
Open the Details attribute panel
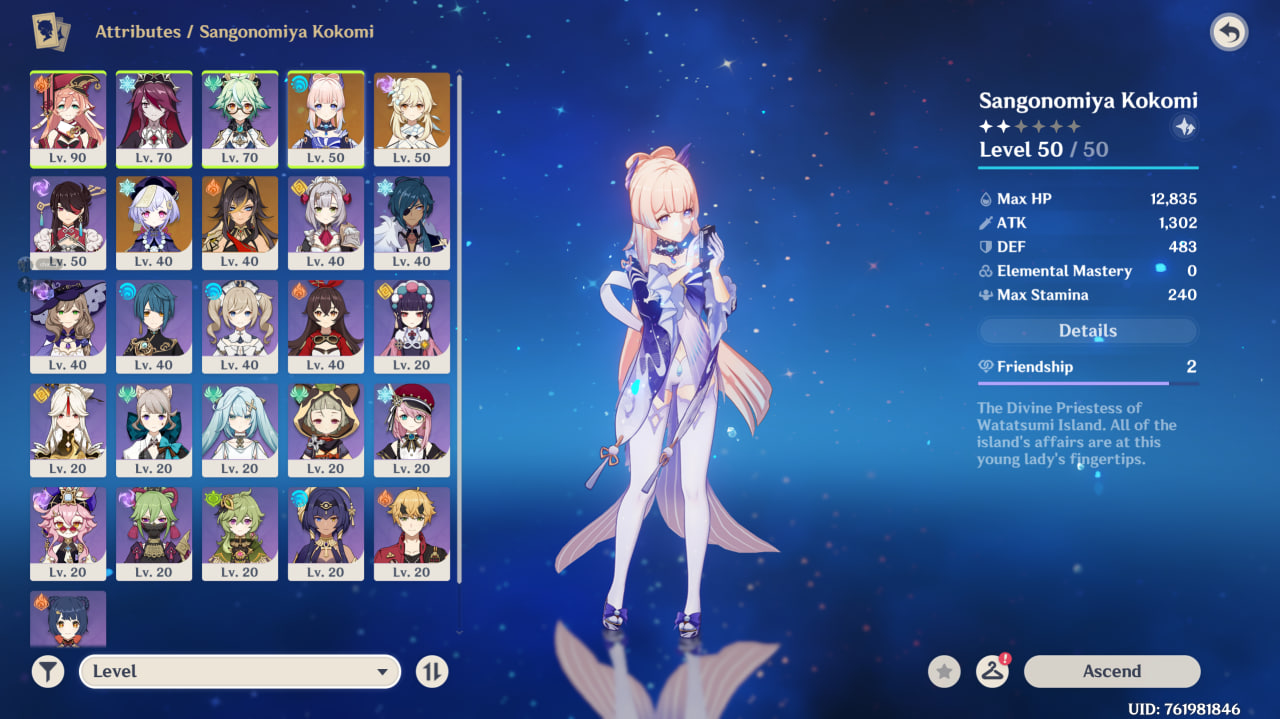click(x=1087, y=331)
